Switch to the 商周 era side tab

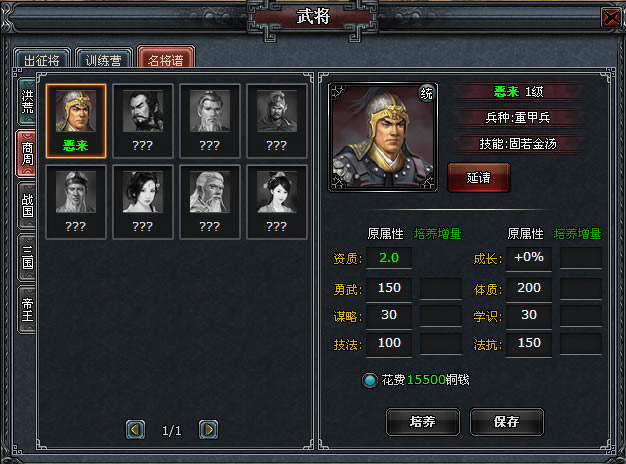coord(27,153)
